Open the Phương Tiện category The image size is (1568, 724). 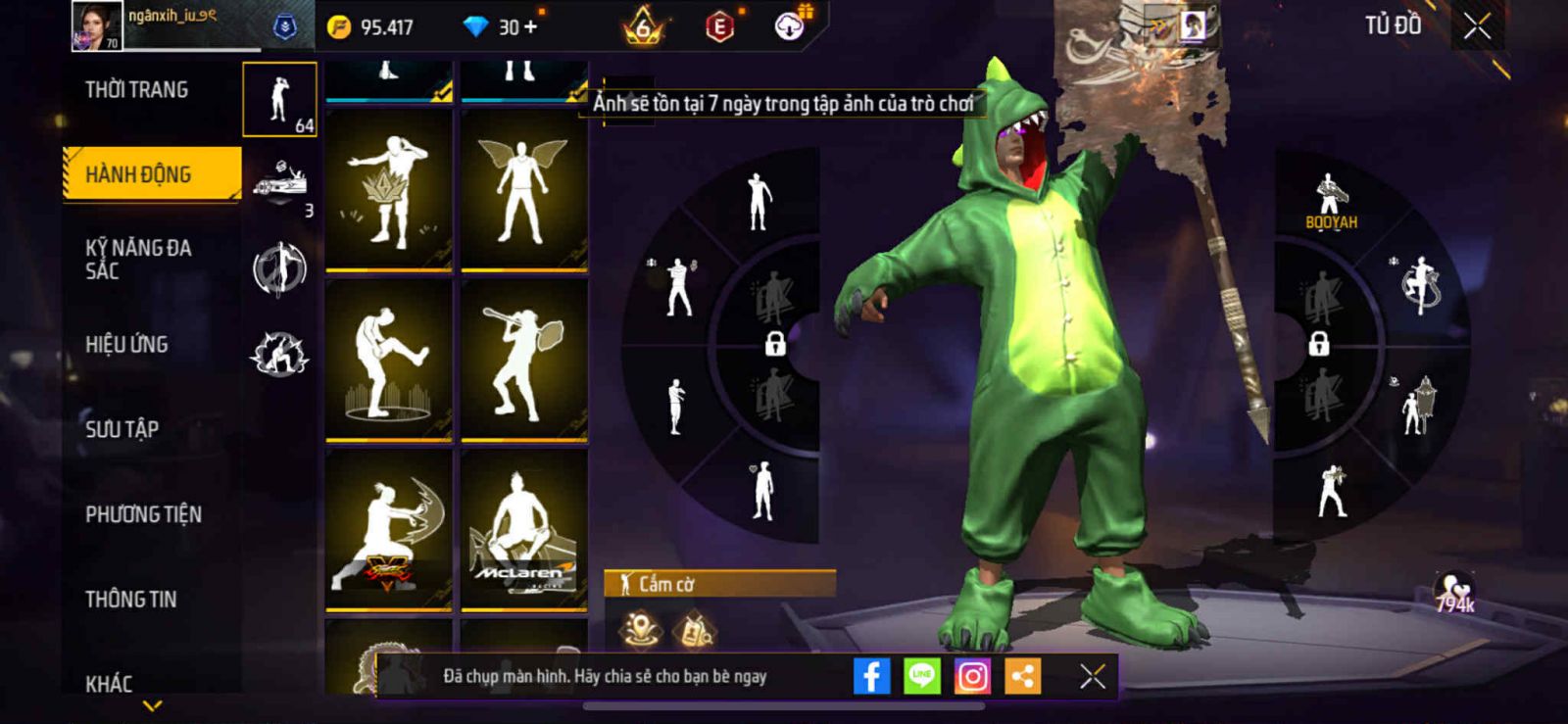(144, 514)
